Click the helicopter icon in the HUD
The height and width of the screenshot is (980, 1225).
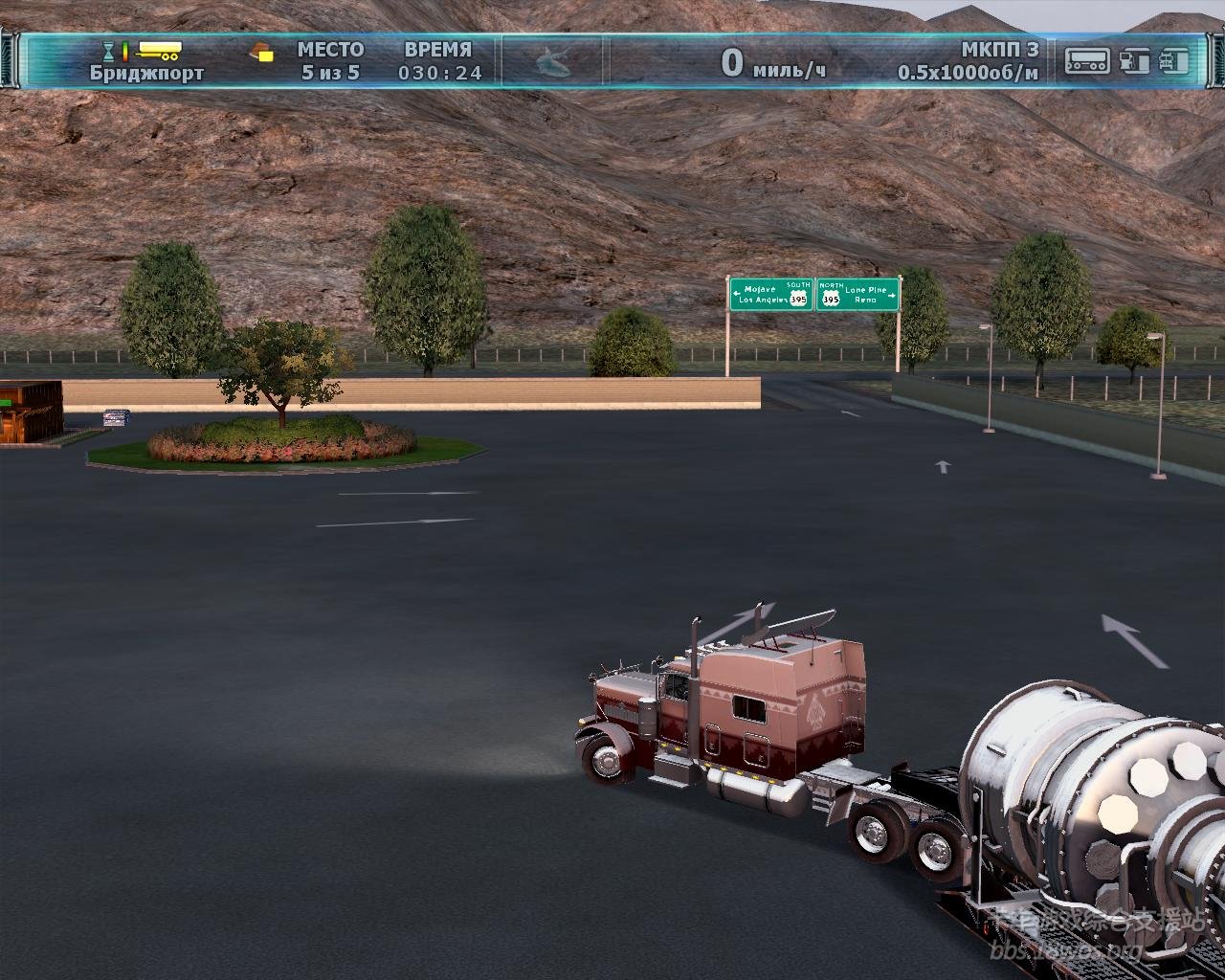(552, 62)
